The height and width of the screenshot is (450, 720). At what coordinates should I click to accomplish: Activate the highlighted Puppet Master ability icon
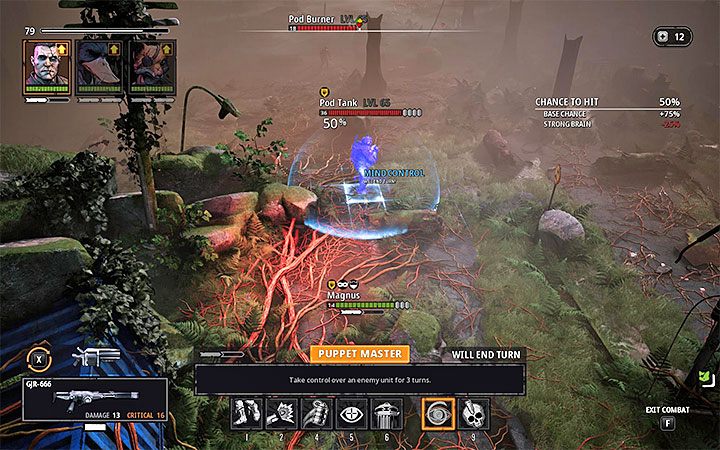click(x=438, y=413)
